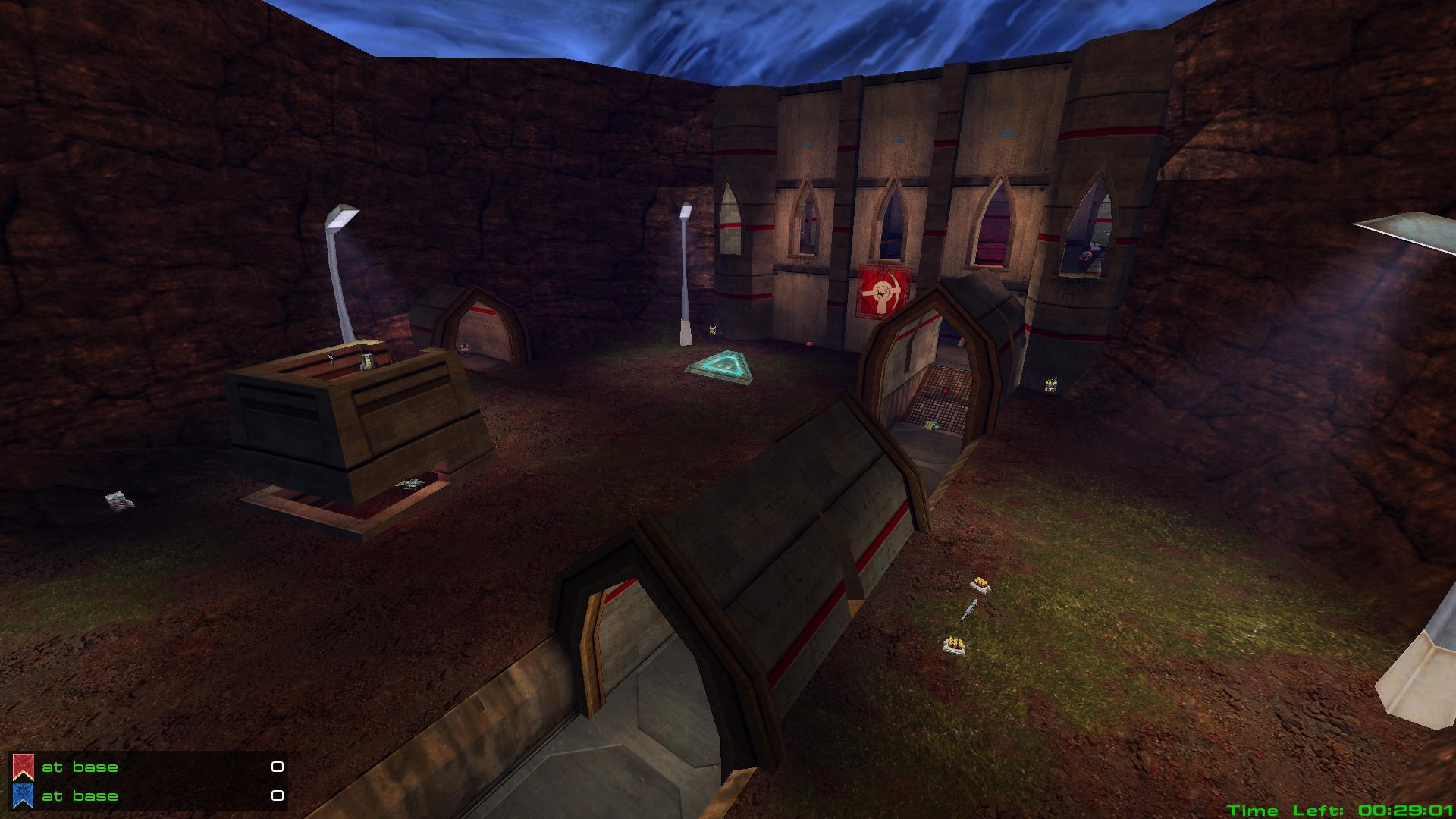Click the red team flag icon
1456x819 pixels.
point(24,767)
